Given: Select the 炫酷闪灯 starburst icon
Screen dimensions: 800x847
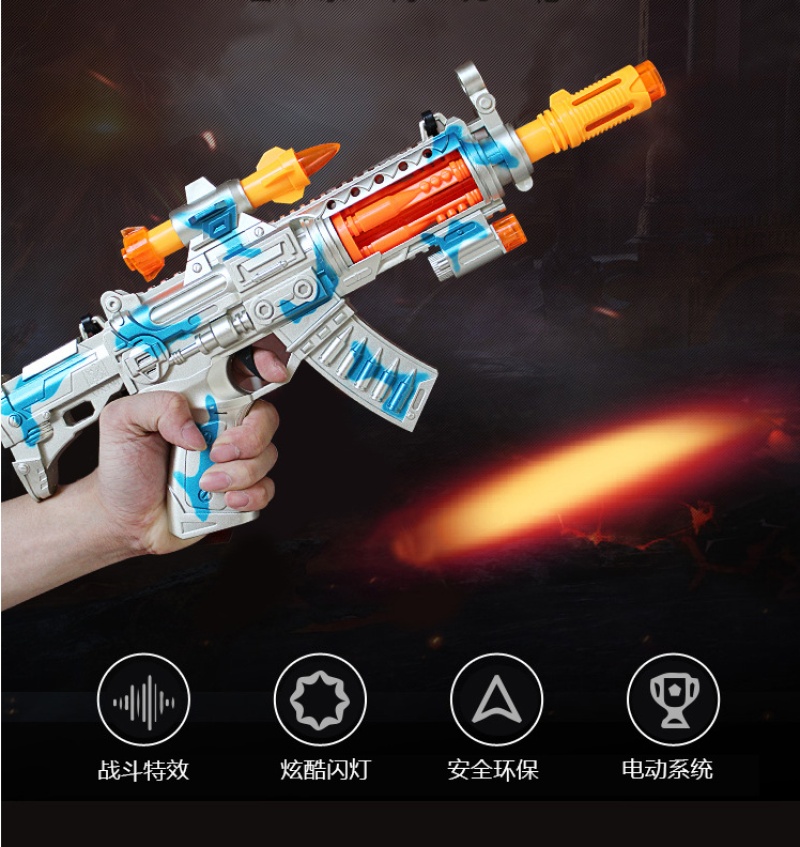Looking at the screenshot, I should [320, 700].
